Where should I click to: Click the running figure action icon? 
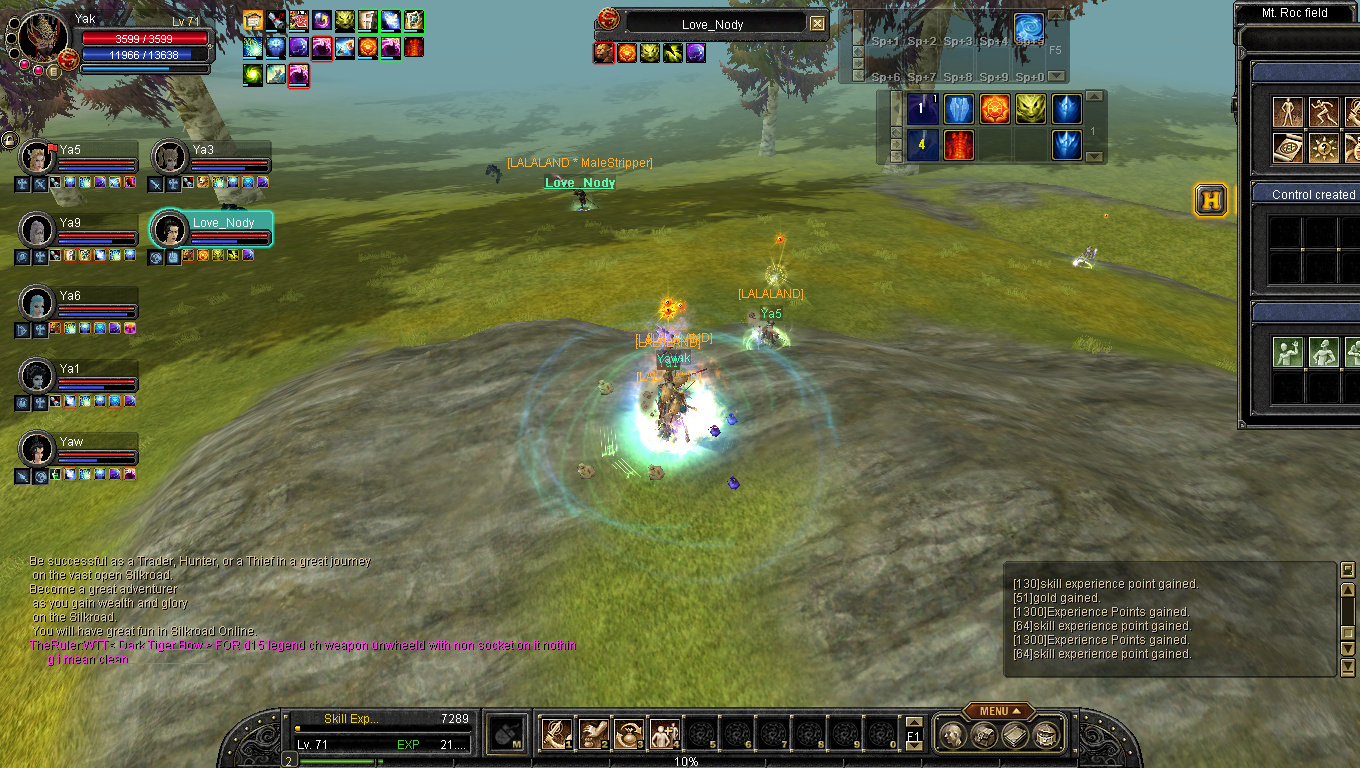1323,112
